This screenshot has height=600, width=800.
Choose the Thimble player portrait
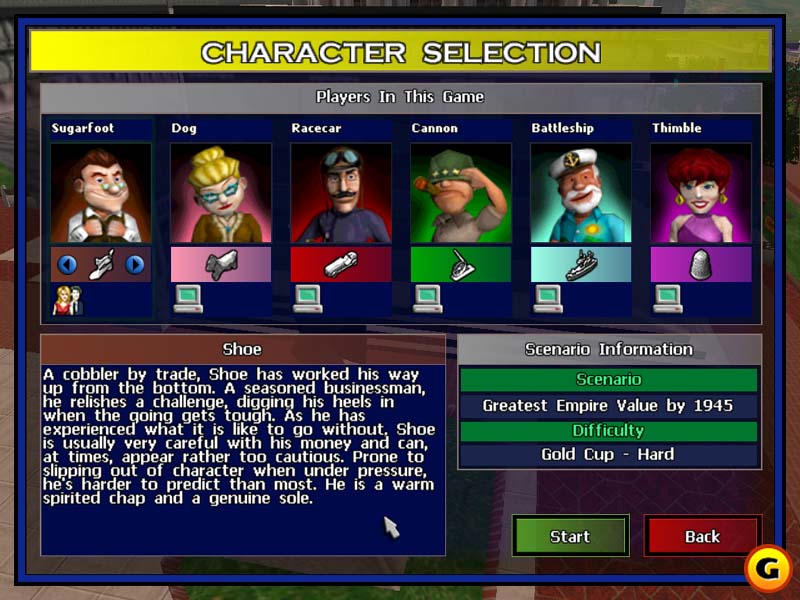[x=700, y=194]
